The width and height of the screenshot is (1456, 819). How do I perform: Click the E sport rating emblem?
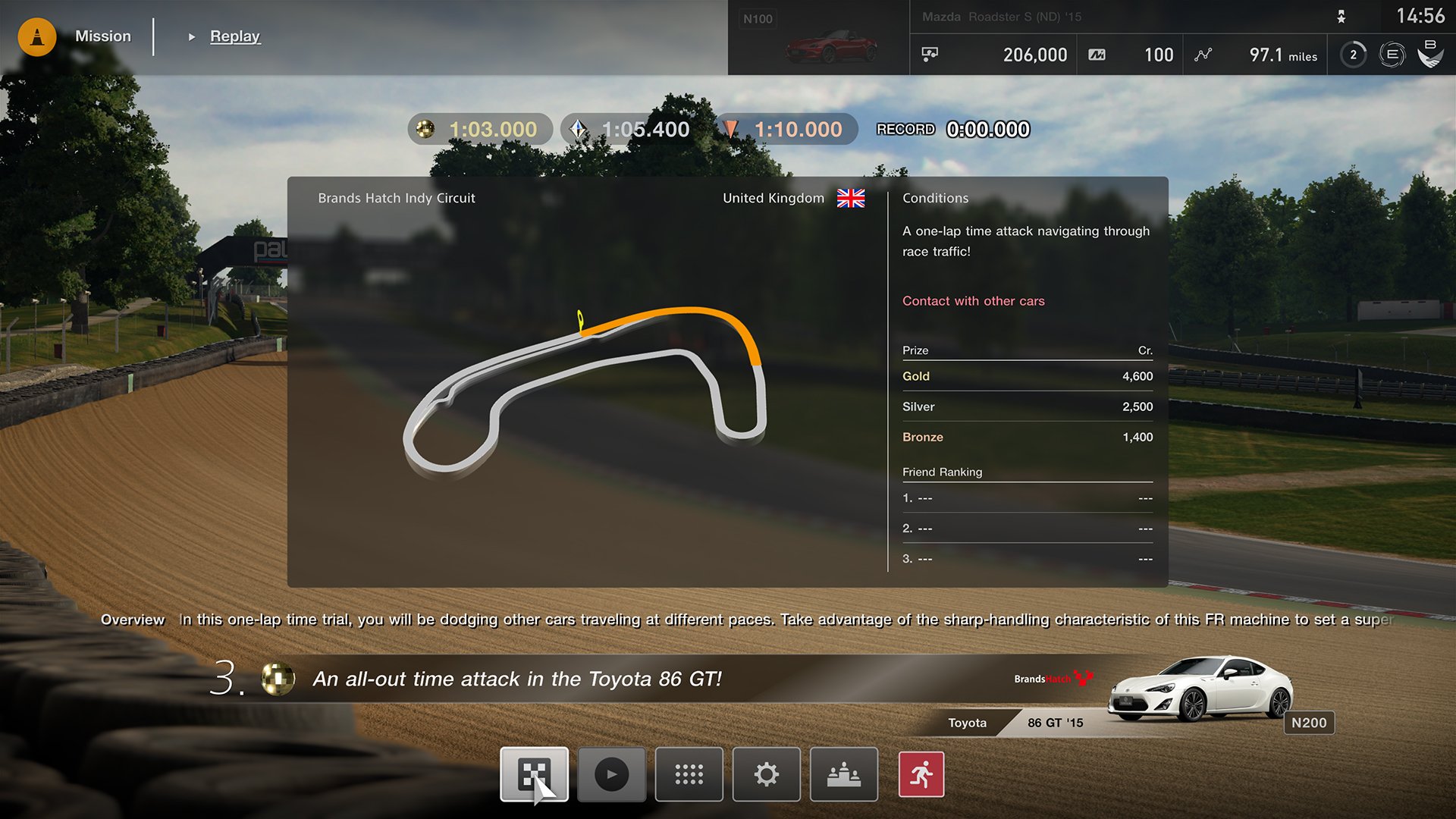(x=1391, y=54)
